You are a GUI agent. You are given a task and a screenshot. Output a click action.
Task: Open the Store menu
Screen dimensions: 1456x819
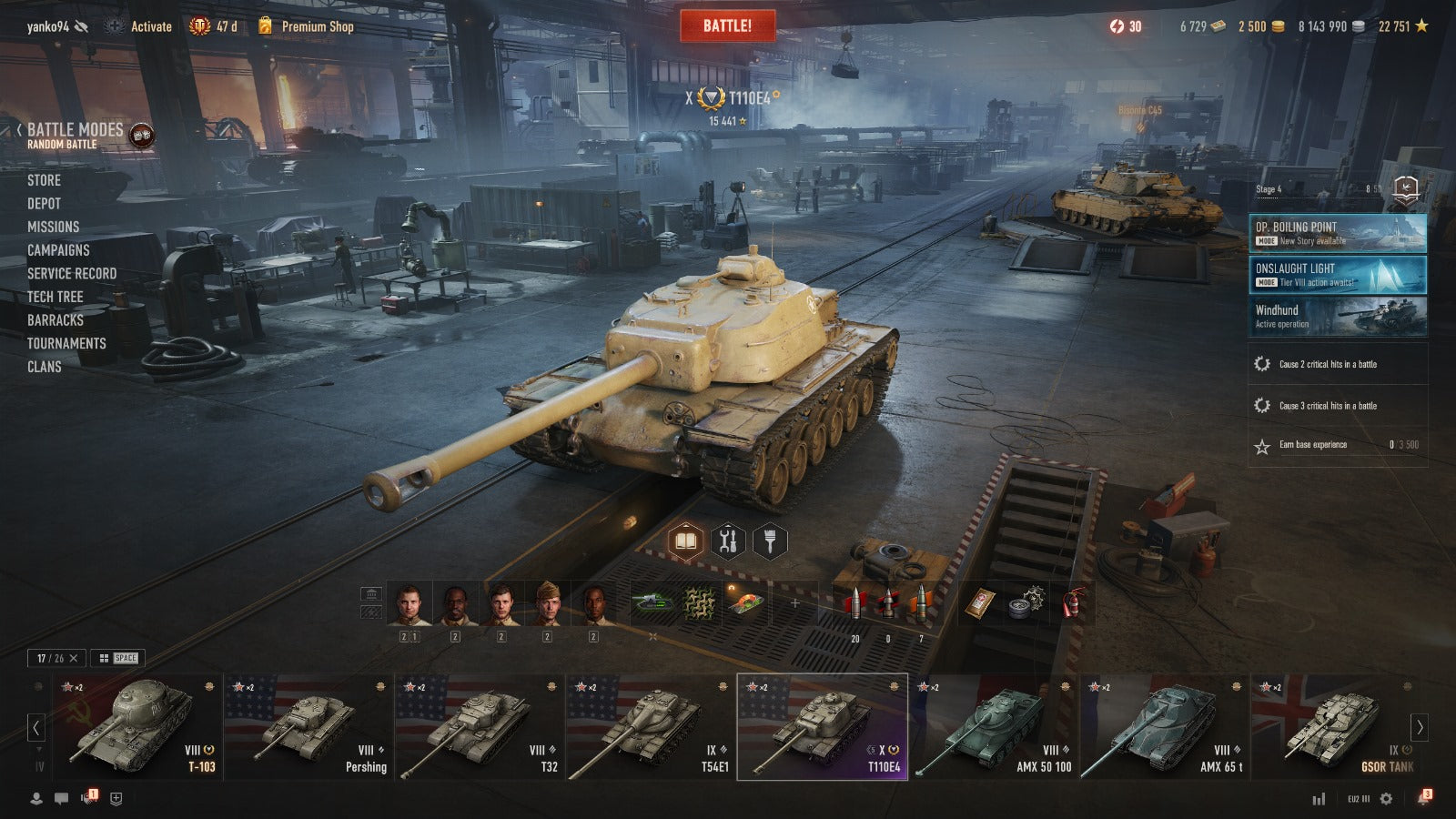[x=44, y=180]
